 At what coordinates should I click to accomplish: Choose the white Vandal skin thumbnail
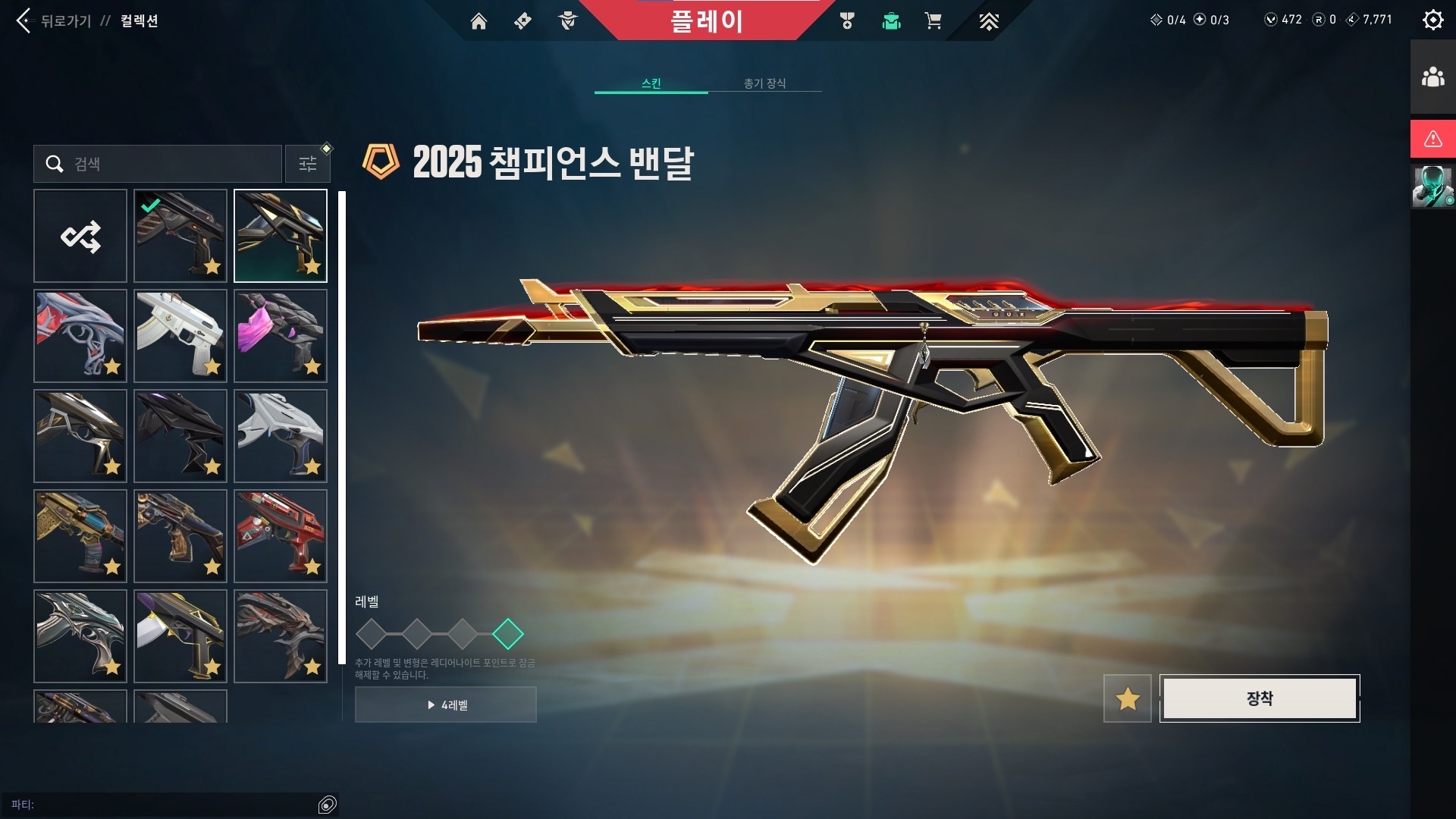pos(180,336)
